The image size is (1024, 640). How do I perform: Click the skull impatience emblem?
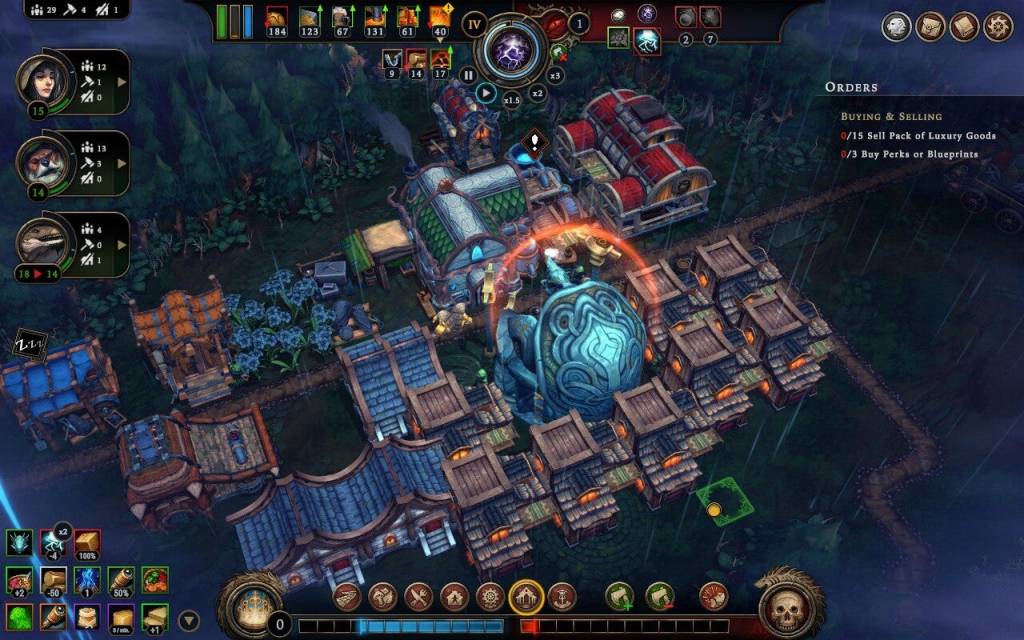[788, 604]
